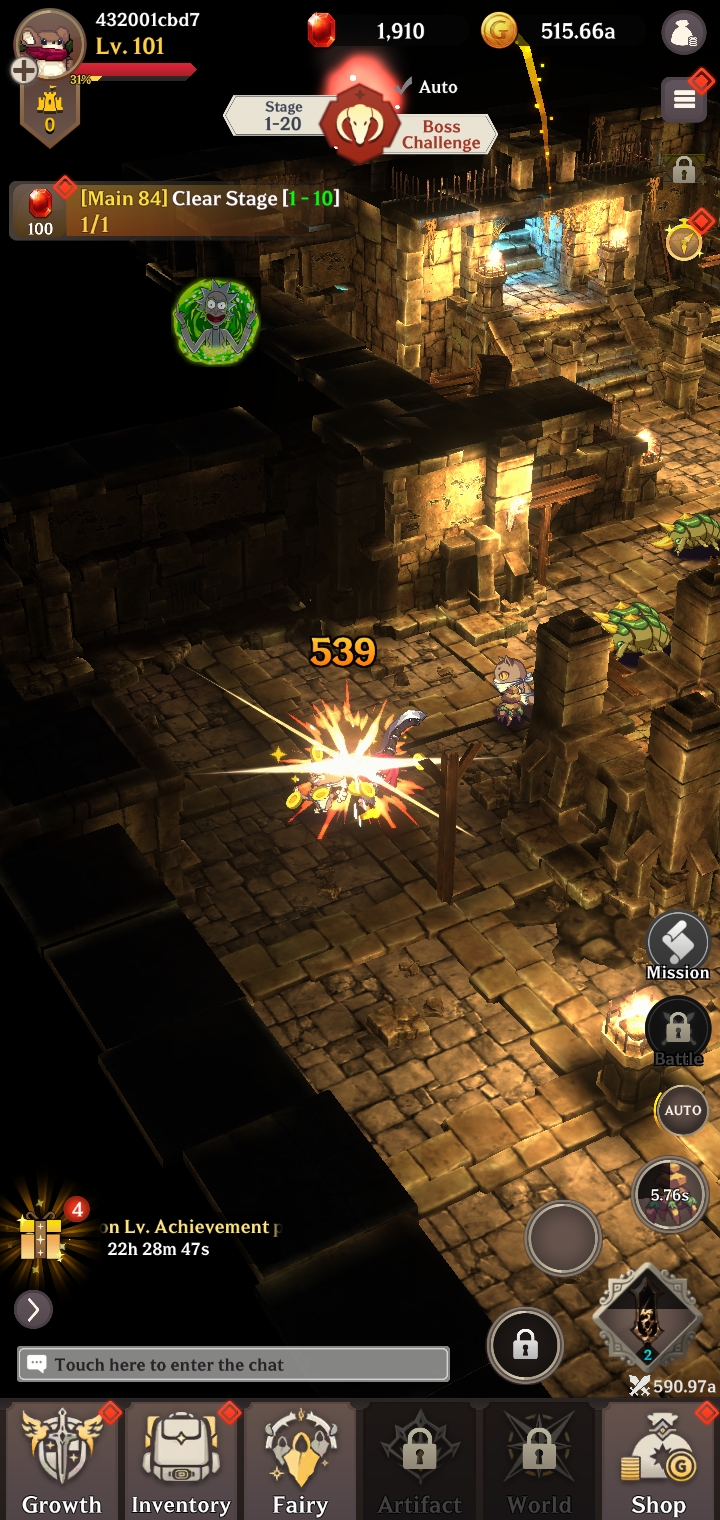Image resolution: width=720 pixels, height=1520 pixels.
Task: Open the hamburger menu
Action: point(684,99)
